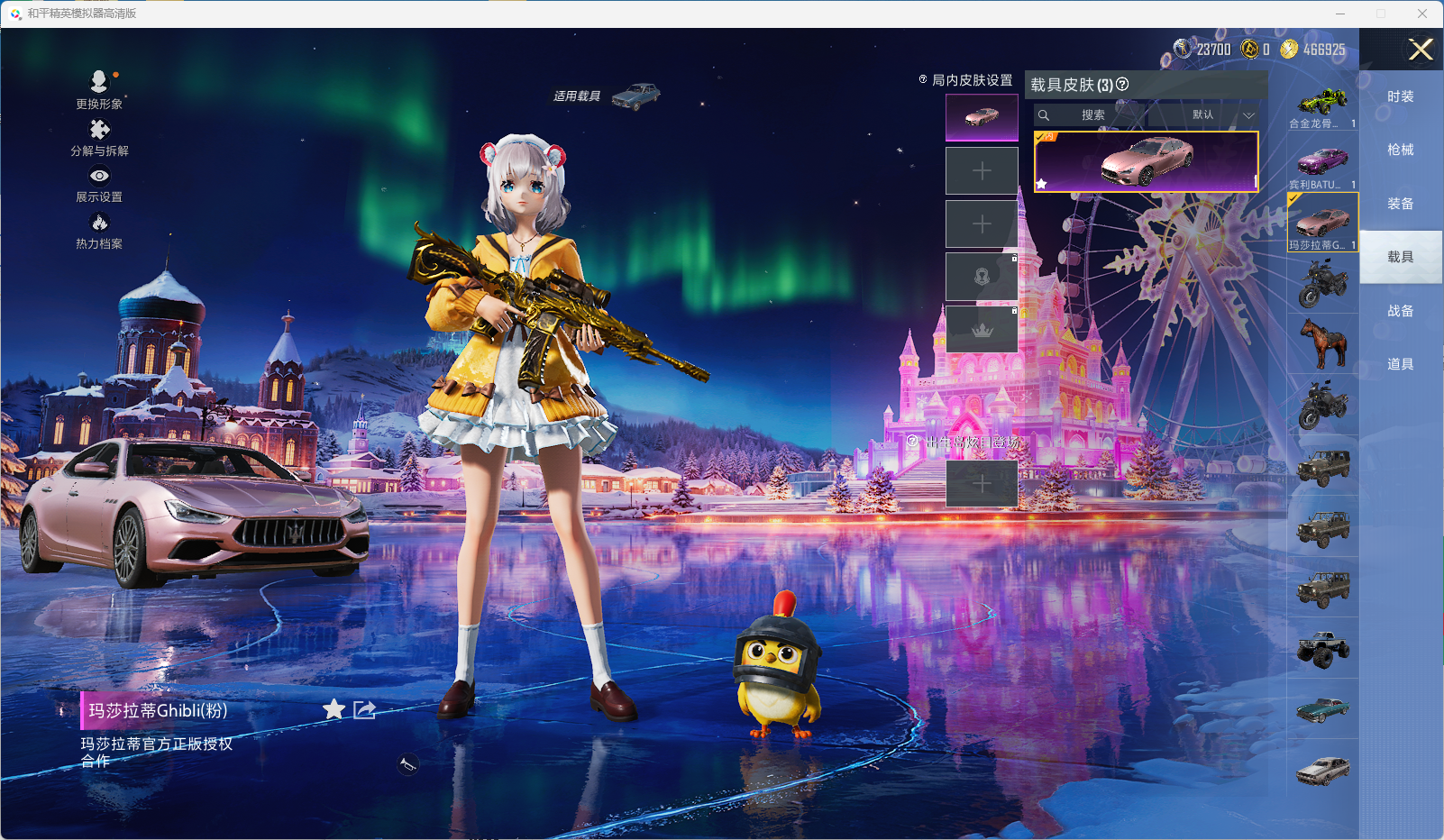The height and width of the screenshot is (840, 1444).
Task: Click an empty plus slot in 局内皮肤设置
Action: click(x=982, y=169)
